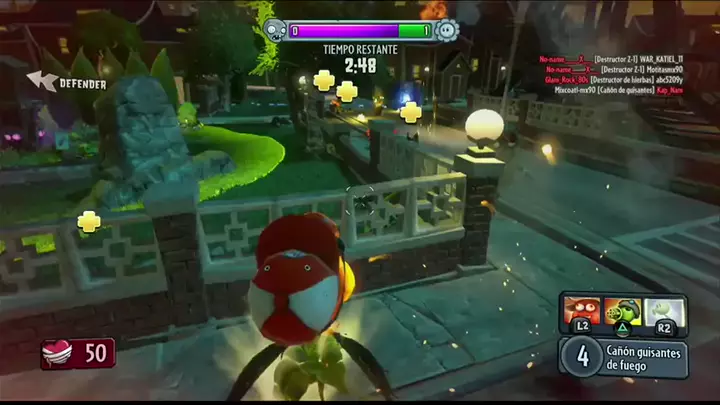This screenshot has width=720, height=405.
Task: Activate the greyed-out hyper pea ability
Action: tap(661, 311)
